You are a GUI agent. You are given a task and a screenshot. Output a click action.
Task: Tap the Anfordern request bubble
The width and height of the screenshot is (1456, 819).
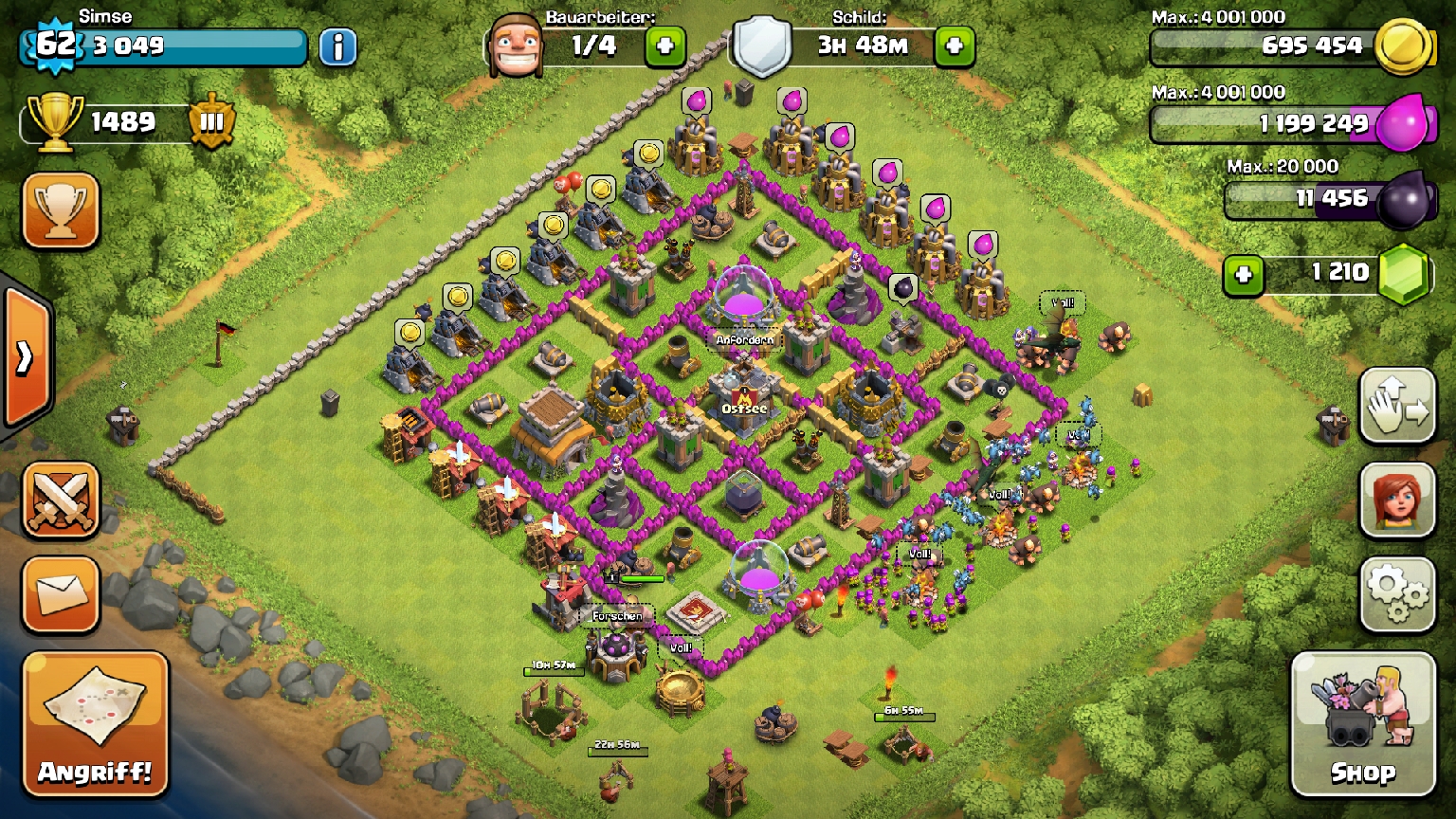click(x=745, y=339)
